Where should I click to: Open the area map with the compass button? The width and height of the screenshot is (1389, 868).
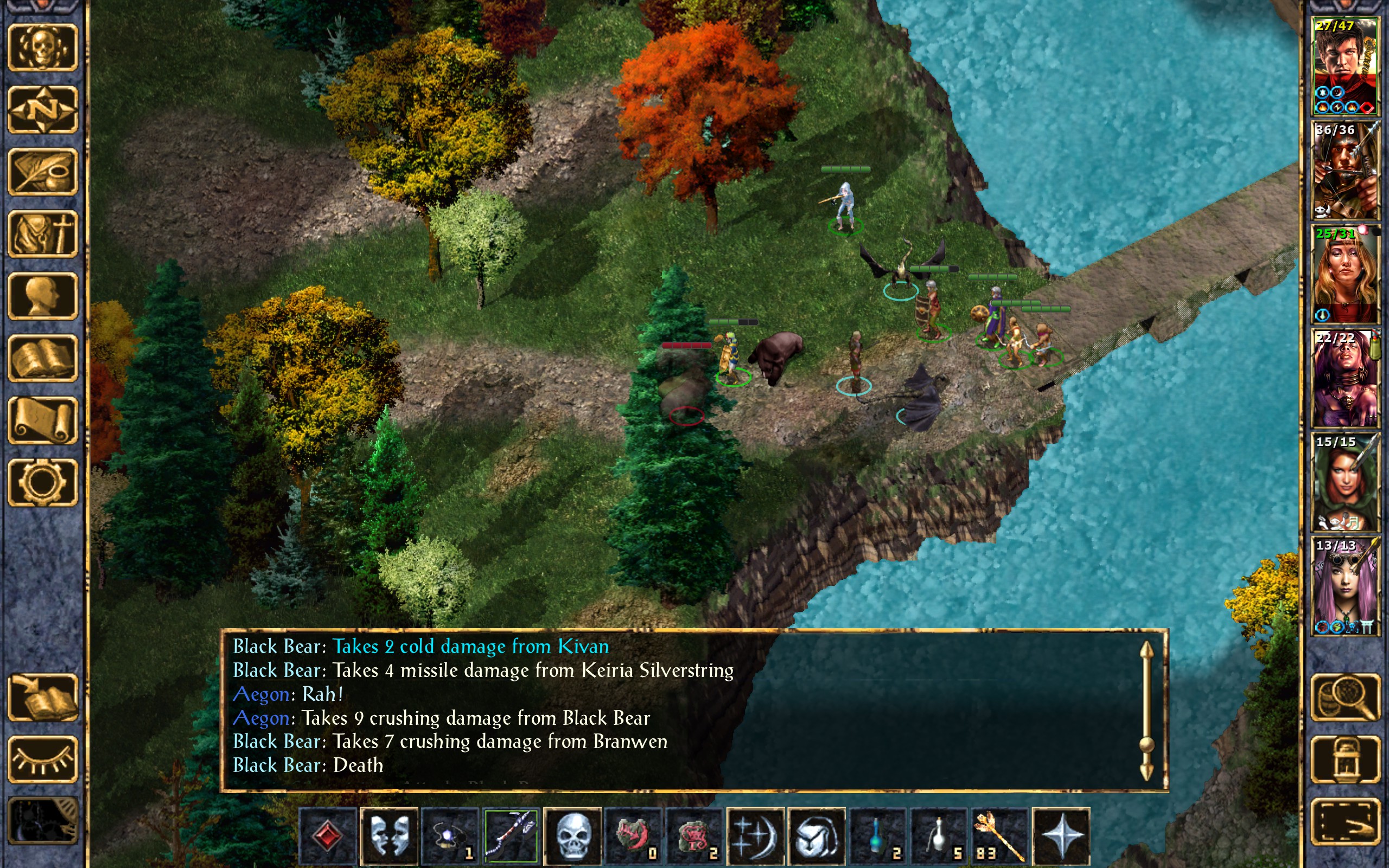(43, 109)
